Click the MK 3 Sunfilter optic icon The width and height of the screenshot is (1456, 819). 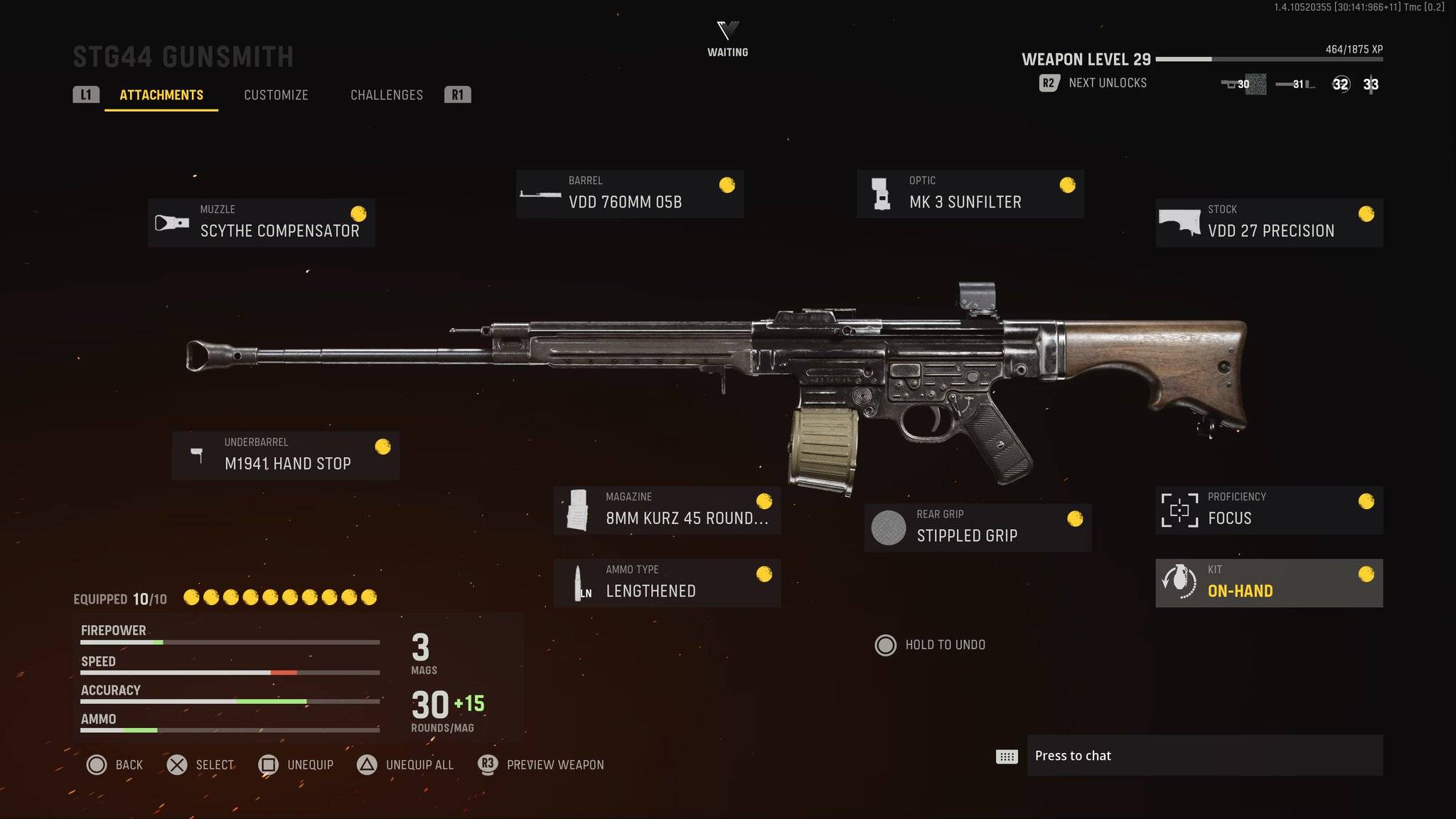click(x=882, y=193)
